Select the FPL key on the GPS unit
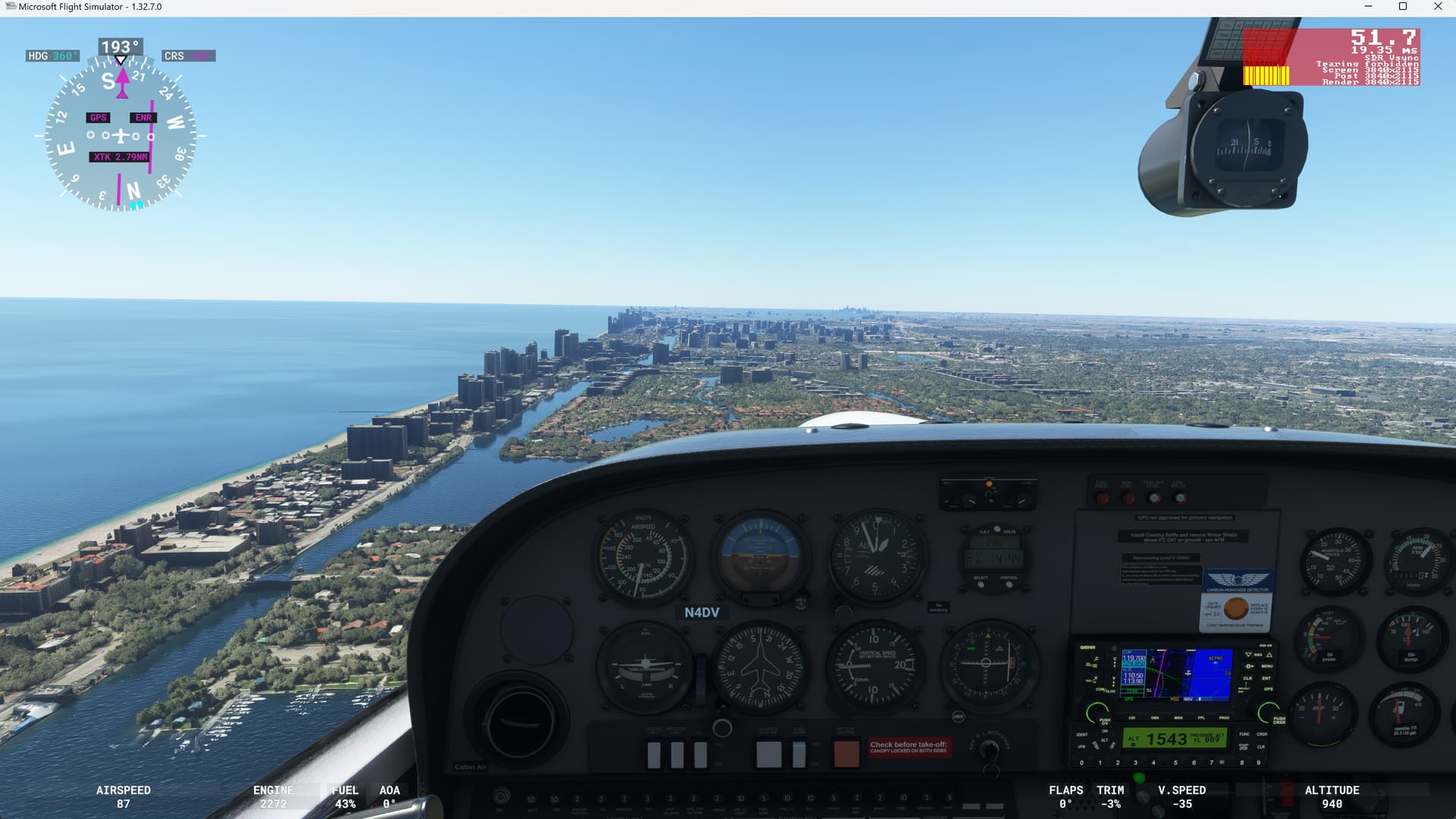Screen dimensions: 1456x819 tap(1202, 718)
